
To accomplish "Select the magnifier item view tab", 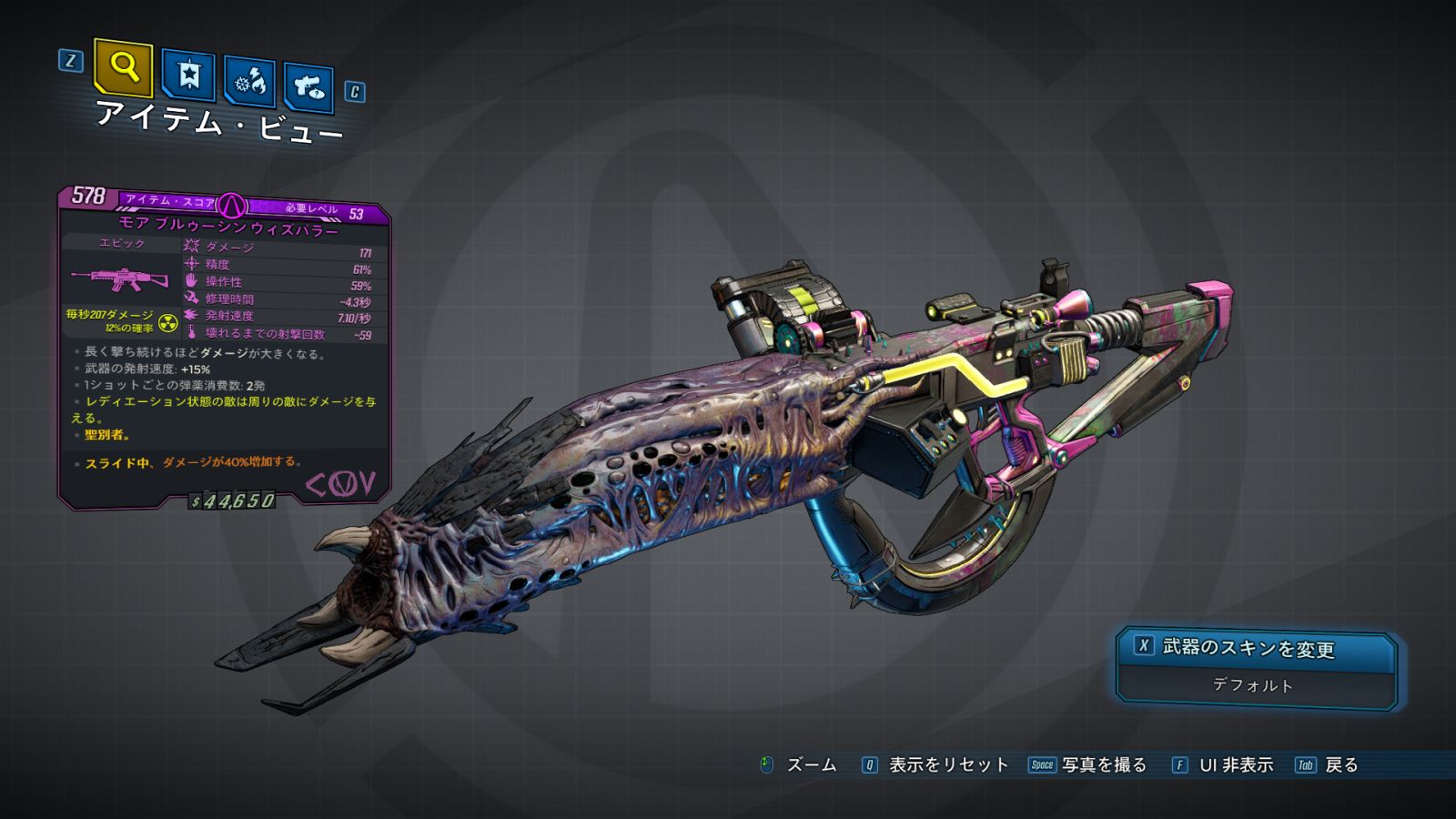I will coord(123,67).
